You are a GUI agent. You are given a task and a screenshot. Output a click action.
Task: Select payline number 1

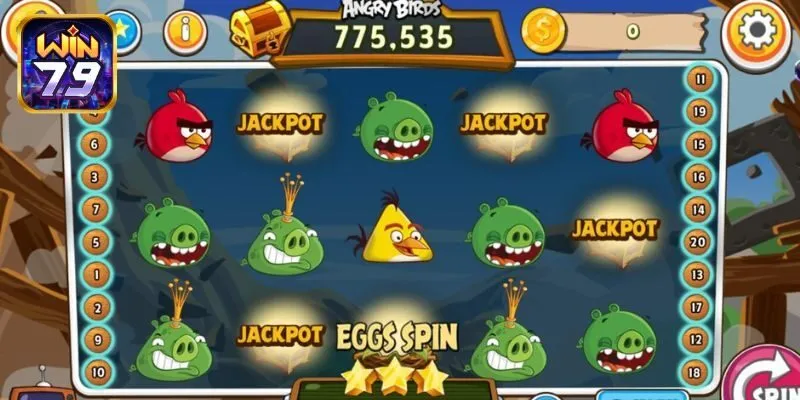click(97, 273)
